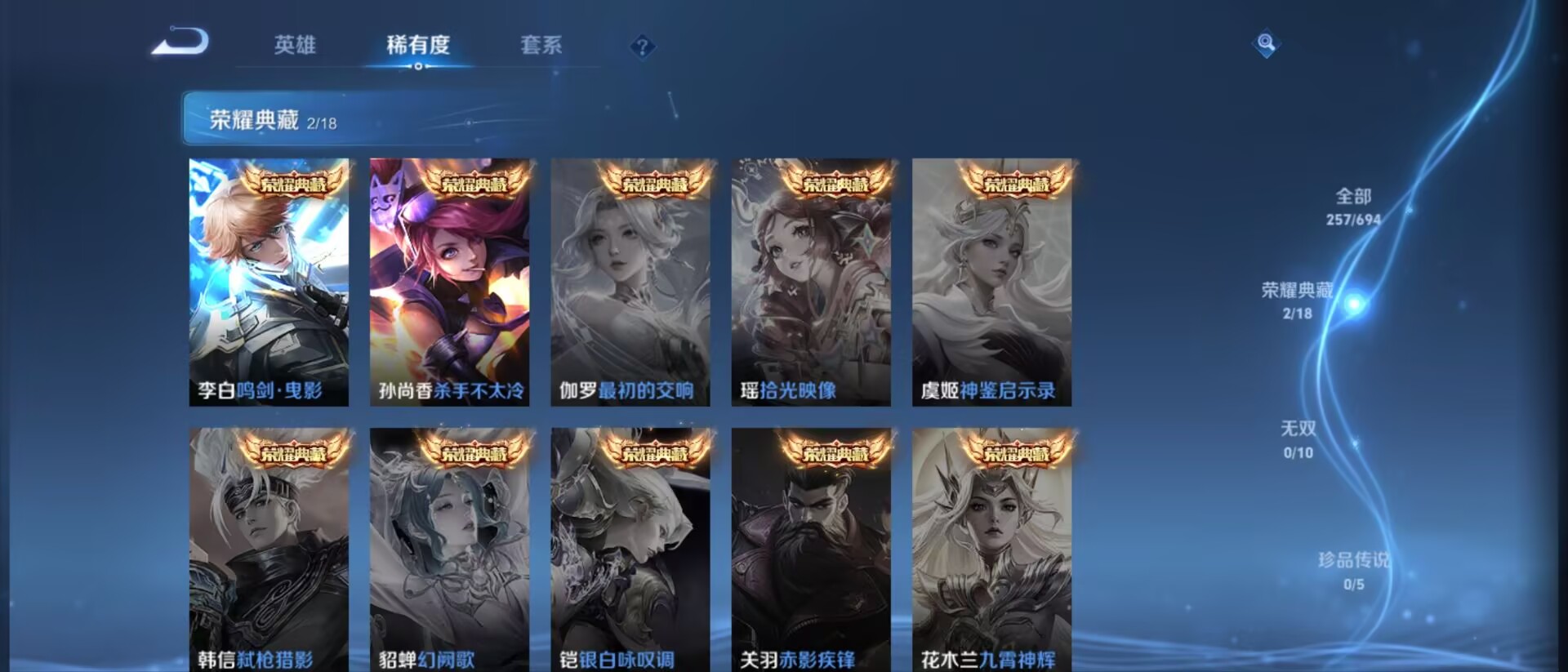Screen dimensions: 1568x672
Task: Select 花木兰 九霄神辉 skin card
Action: point(991,550)
